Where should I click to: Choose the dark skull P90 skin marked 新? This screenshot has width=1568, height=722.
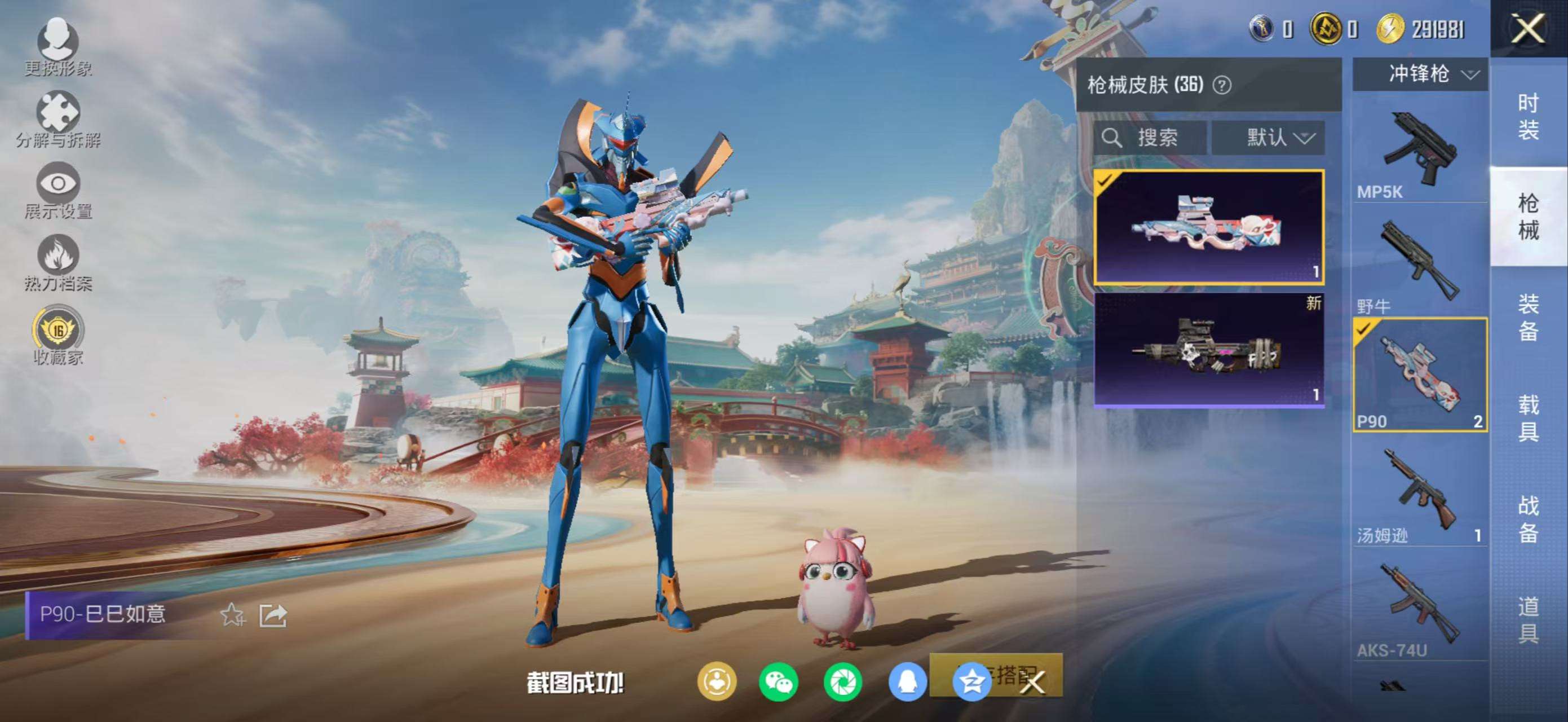point(1209,349)
